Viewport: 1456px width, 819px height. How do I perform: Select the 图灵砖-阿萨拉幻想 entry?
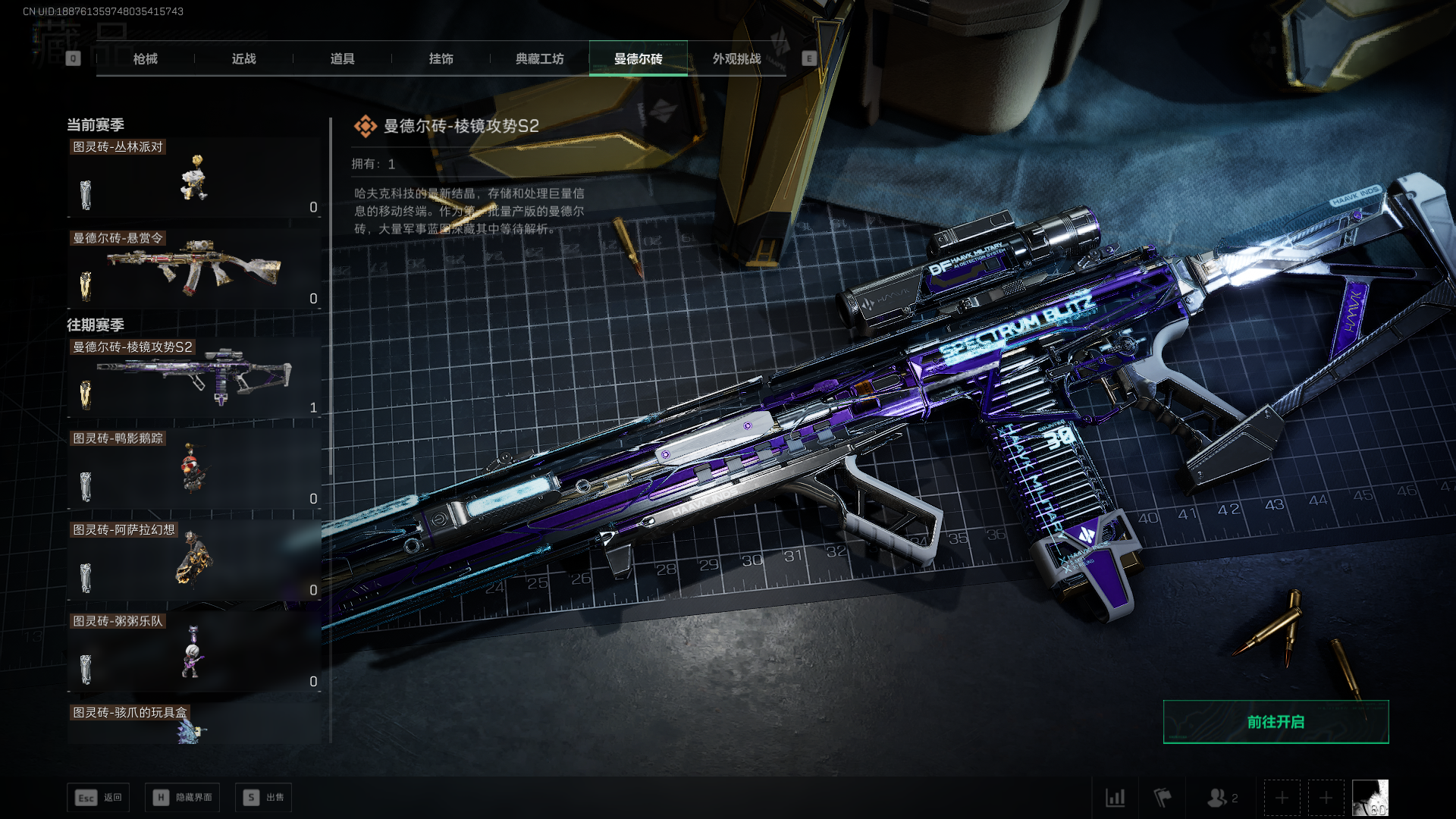click(194, 560)
